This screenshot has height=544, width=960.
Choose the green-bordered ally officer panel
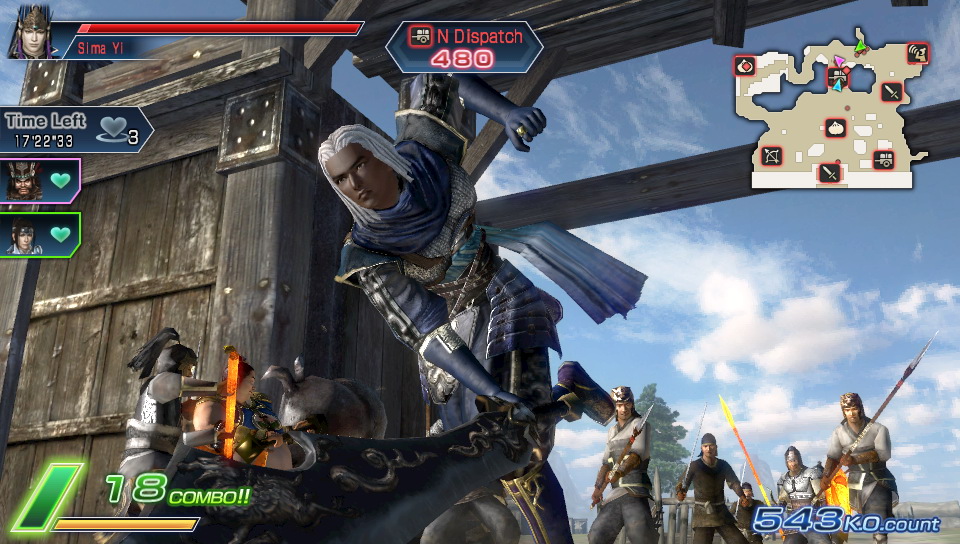pyautogui.click(x=40, y=234)
